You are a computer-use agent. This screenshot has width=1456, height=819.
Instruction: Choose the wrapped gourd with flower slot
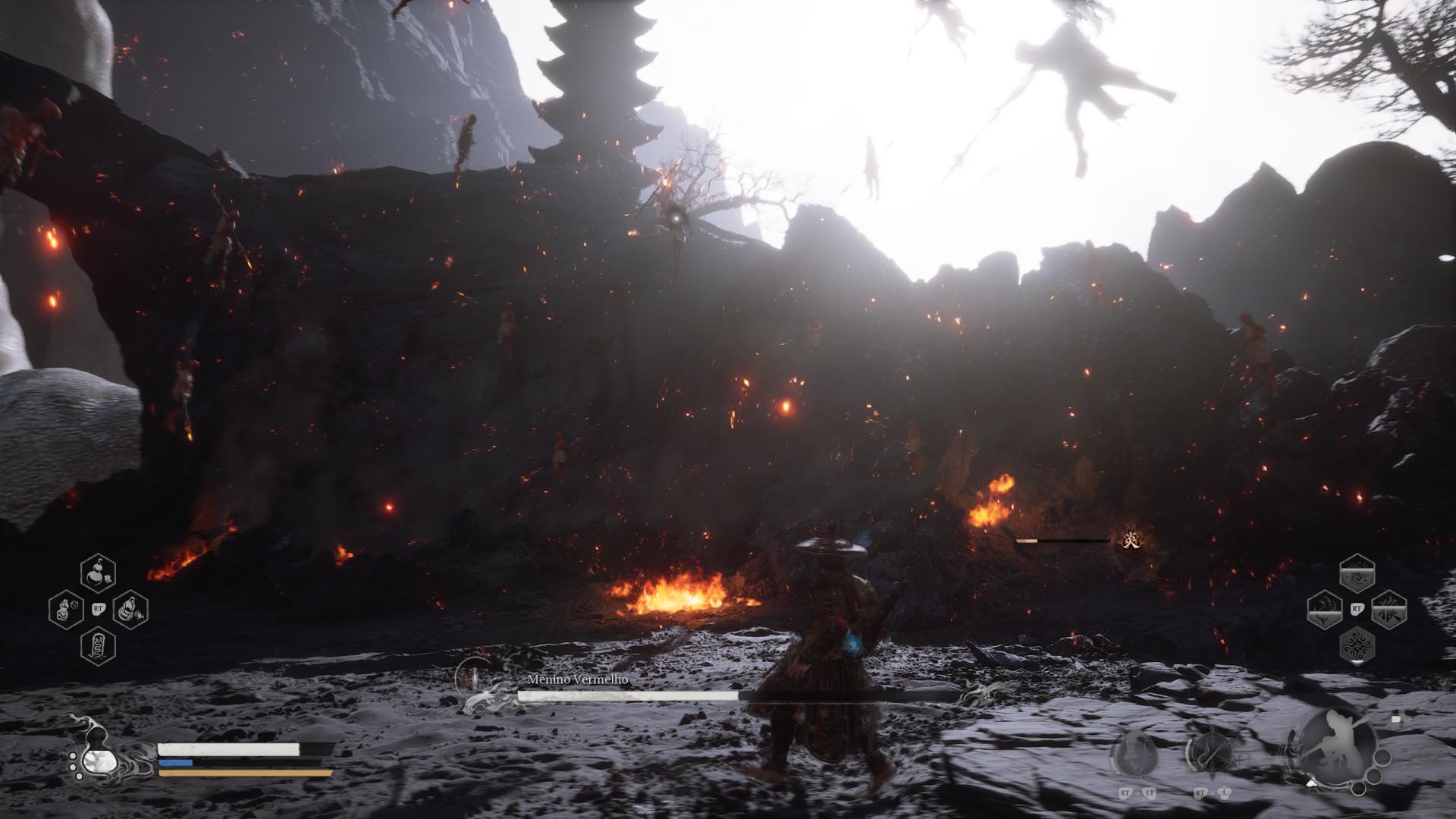pos(130,610)
